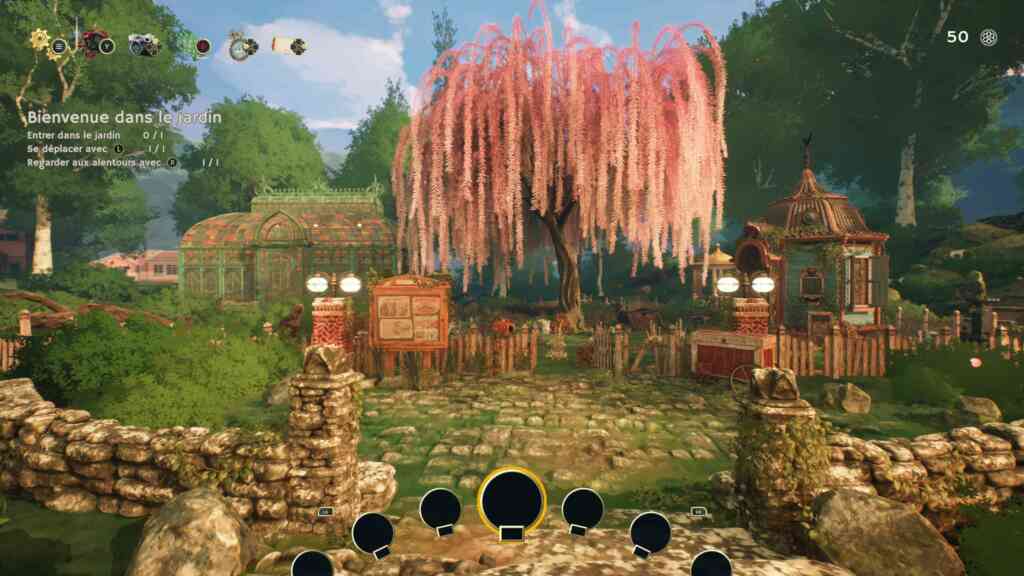Select the red machine icon
The height and width of the screenshot is (576, 1024).
click(95, 43)
